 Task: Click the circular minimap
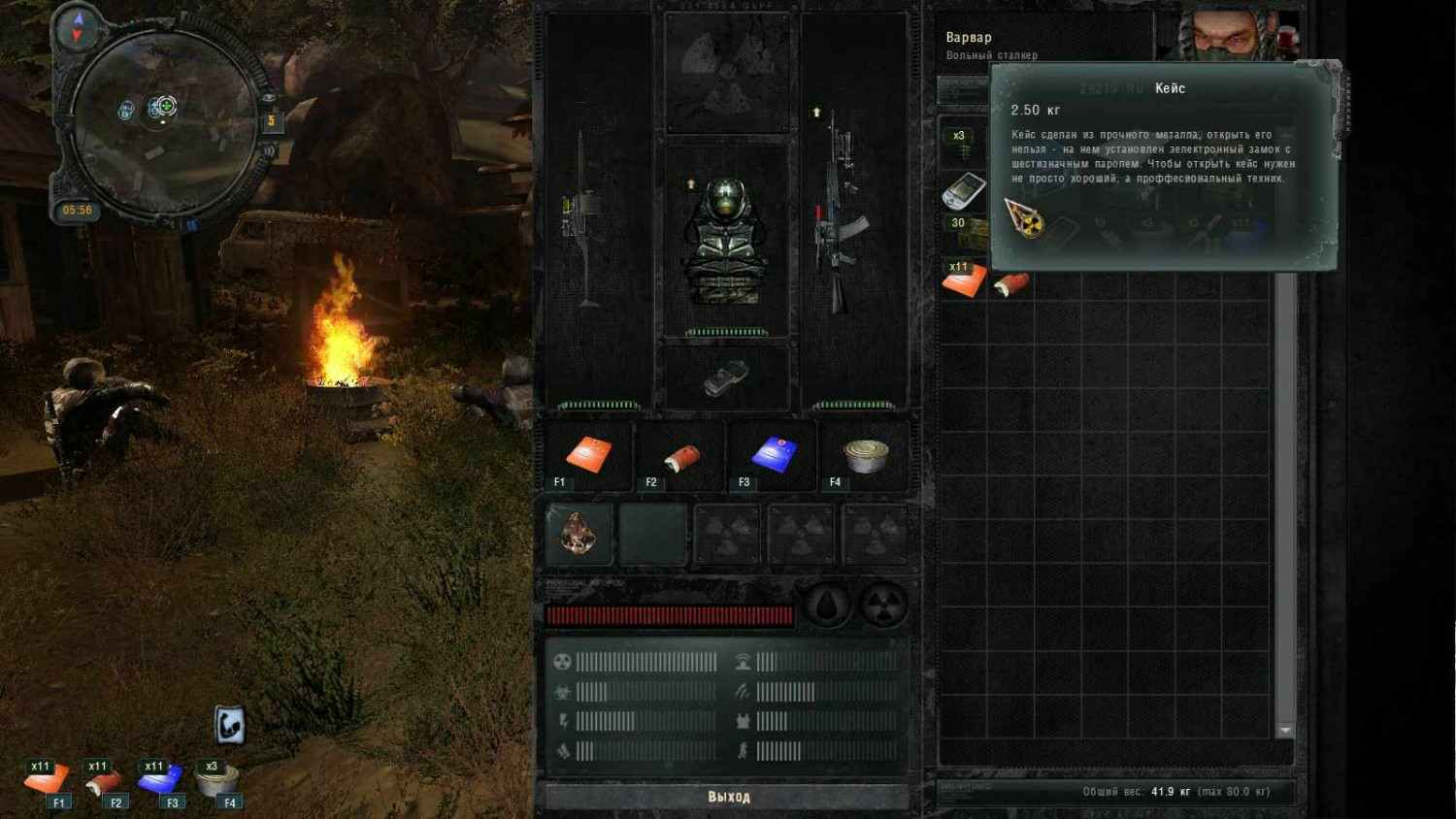tap(163, 122)
